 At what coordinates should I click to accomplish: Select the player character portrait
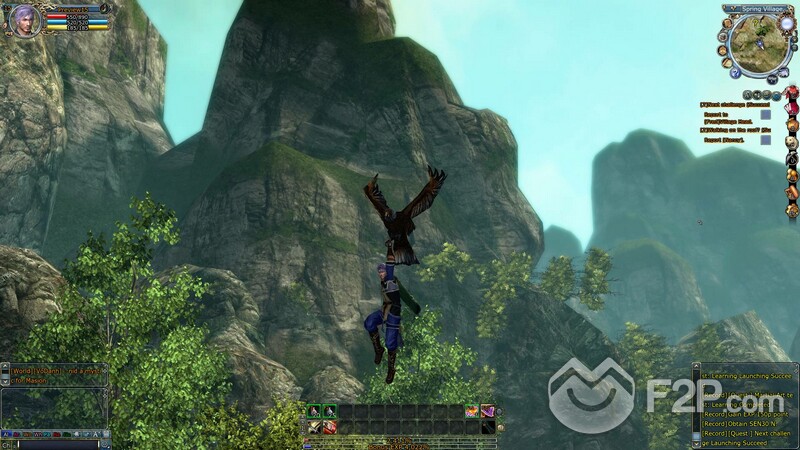25,19
